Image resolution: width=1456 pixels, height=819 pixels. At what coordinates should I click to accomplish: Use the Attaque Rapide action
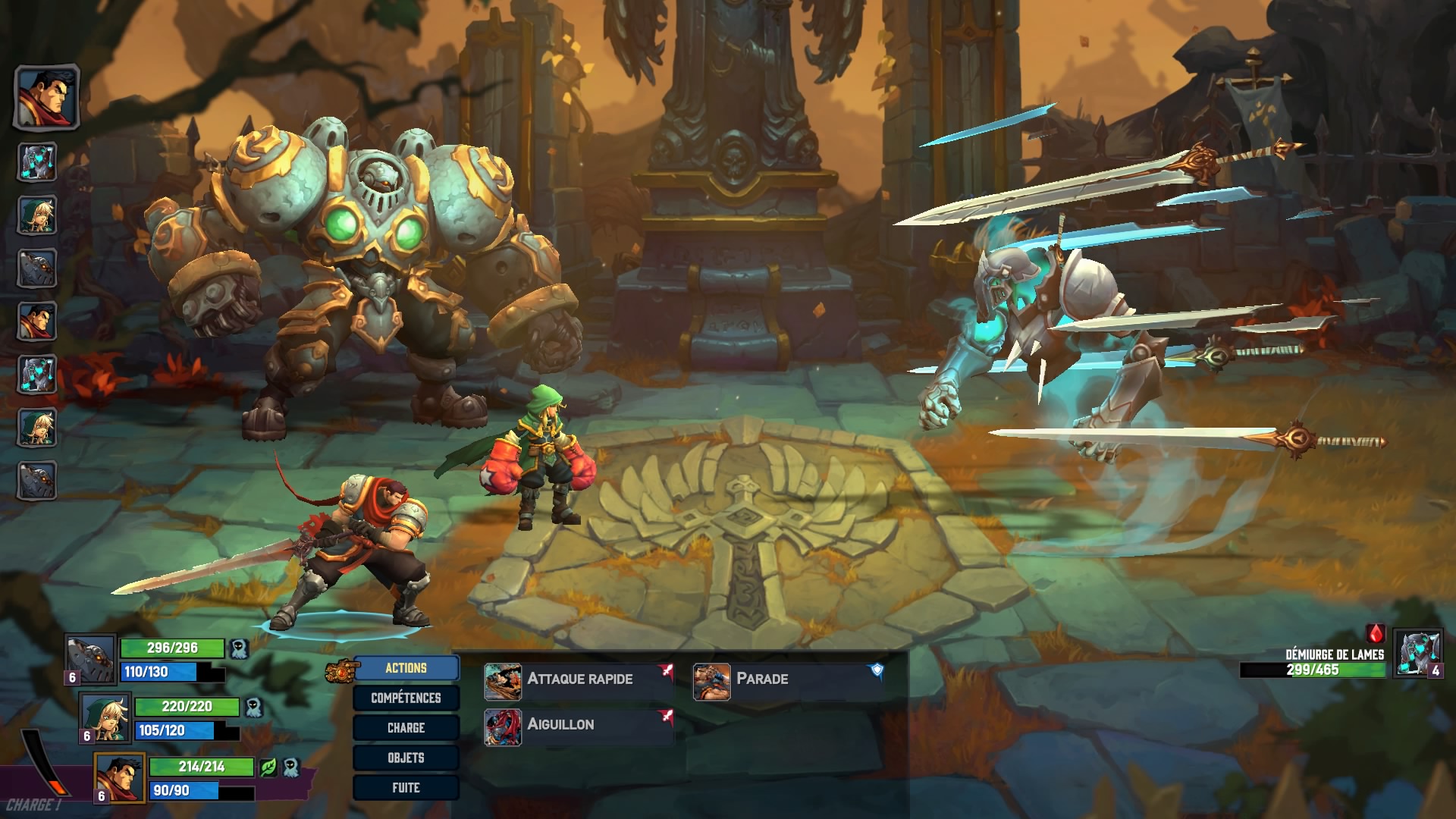(578, 679)
